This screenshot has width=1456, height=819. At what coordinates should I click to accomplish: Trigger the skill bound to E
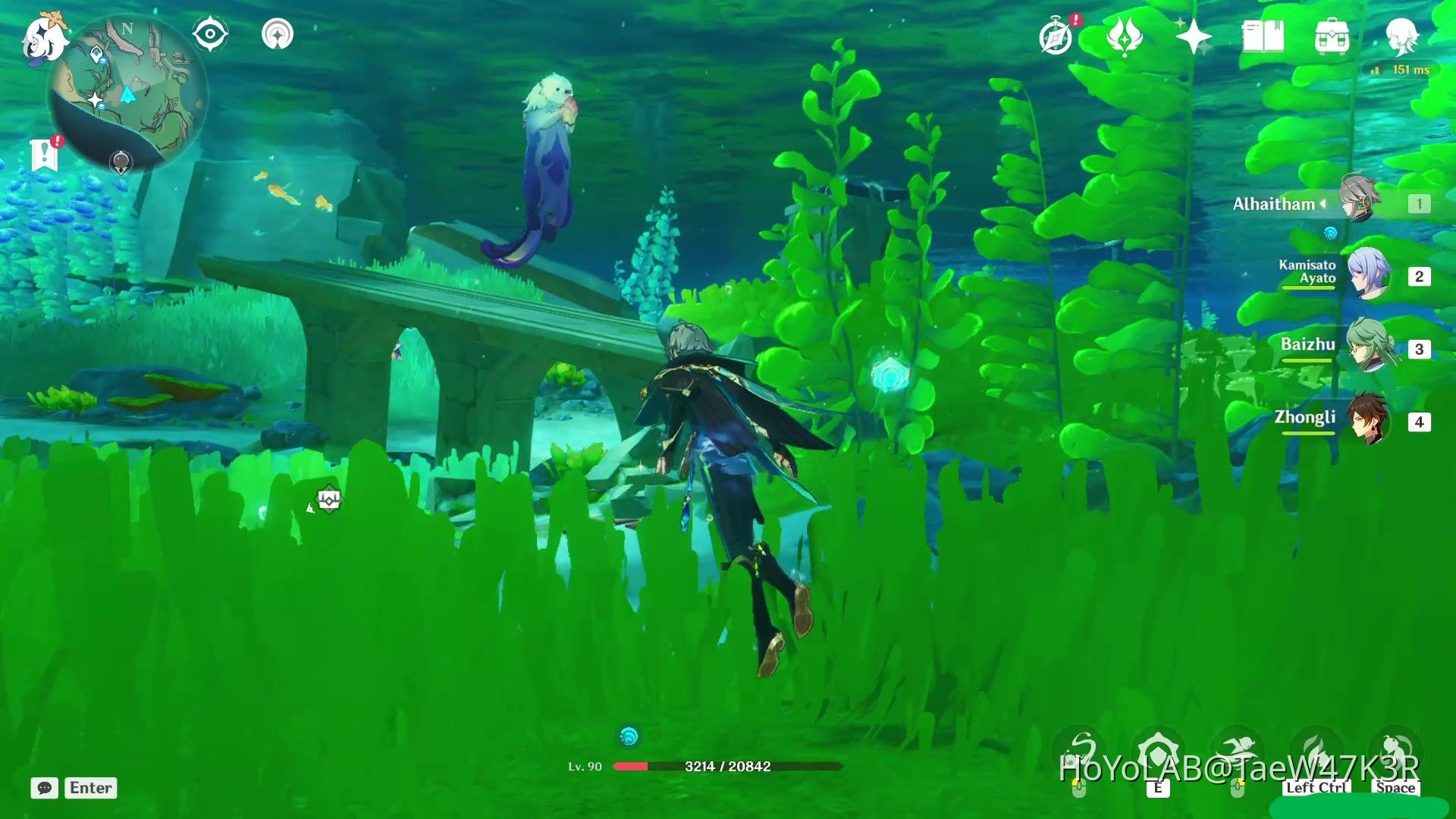(1158, 748)
